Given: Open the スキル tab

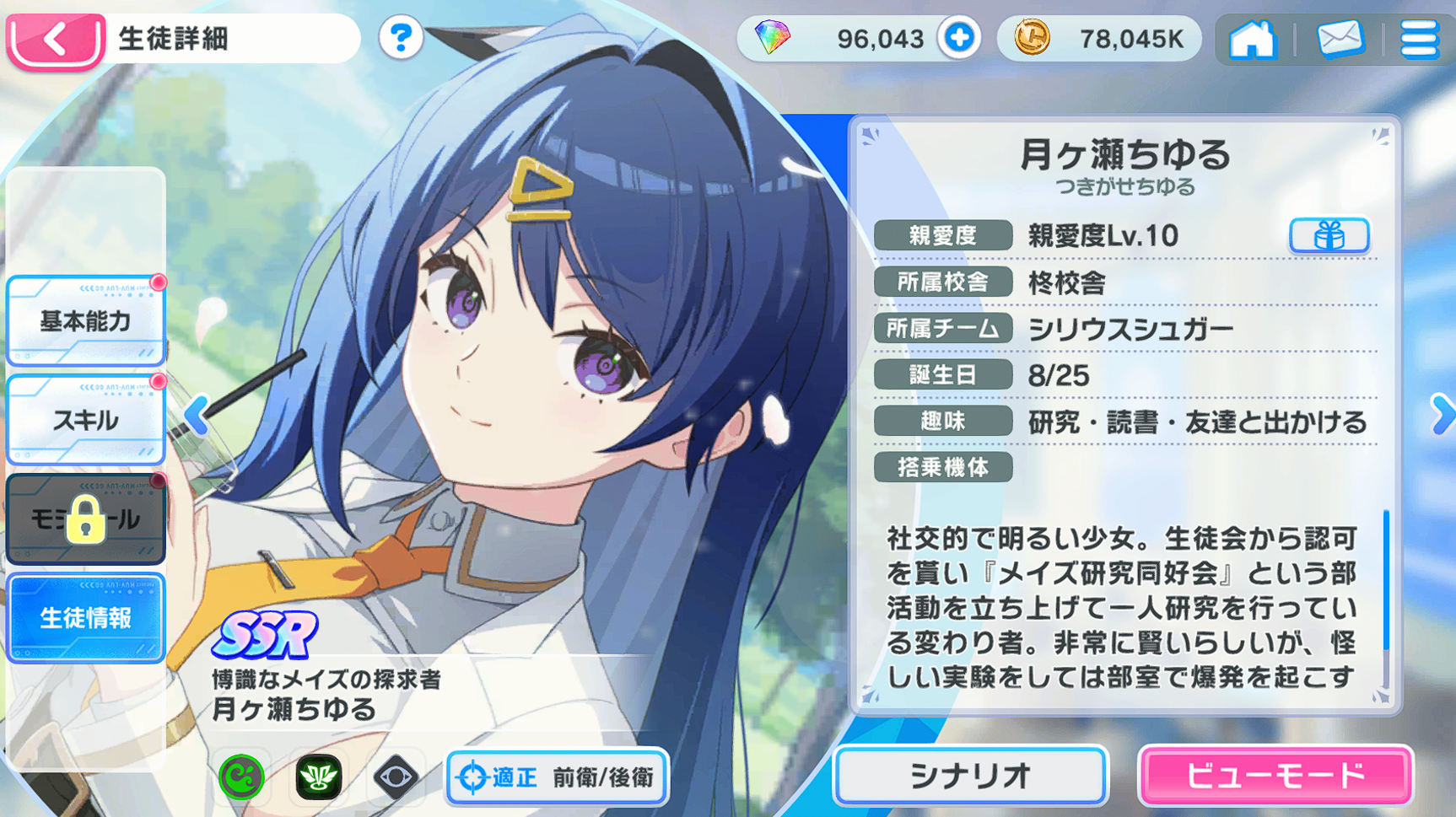Looking at the screenshot, I should click(84, 420).
